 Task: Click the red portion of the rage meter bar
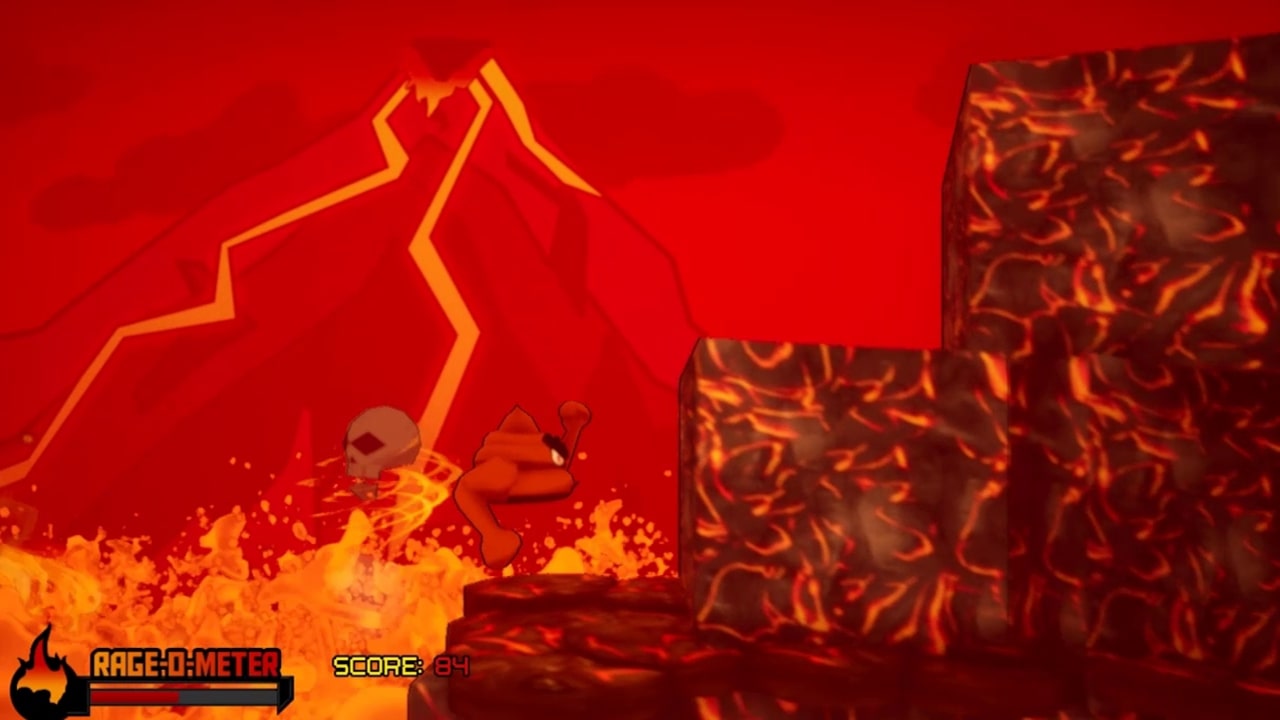[x=133, y=697]
